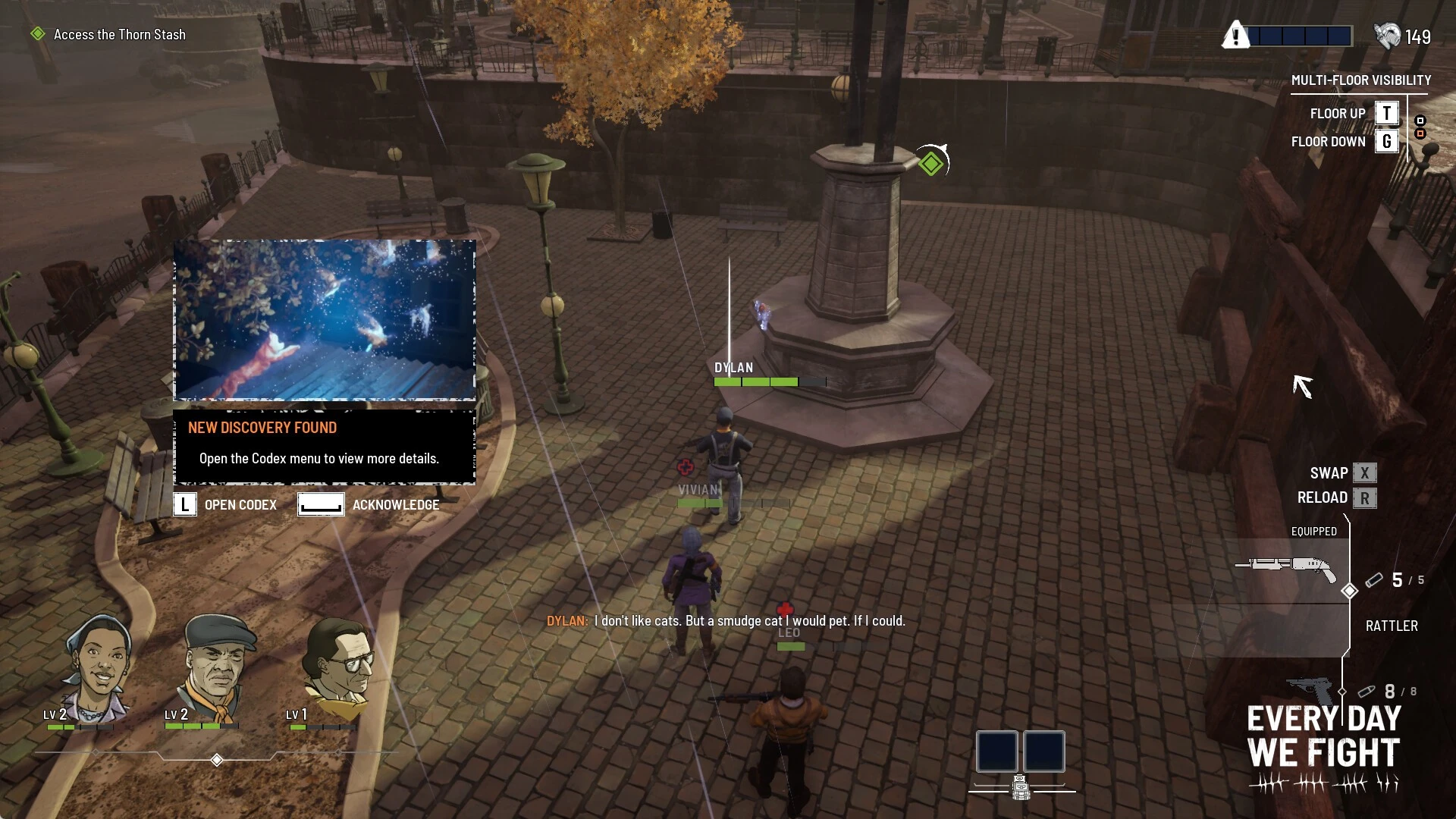
Task: Go one floor up in visibility
Action: coord(1386,113)
